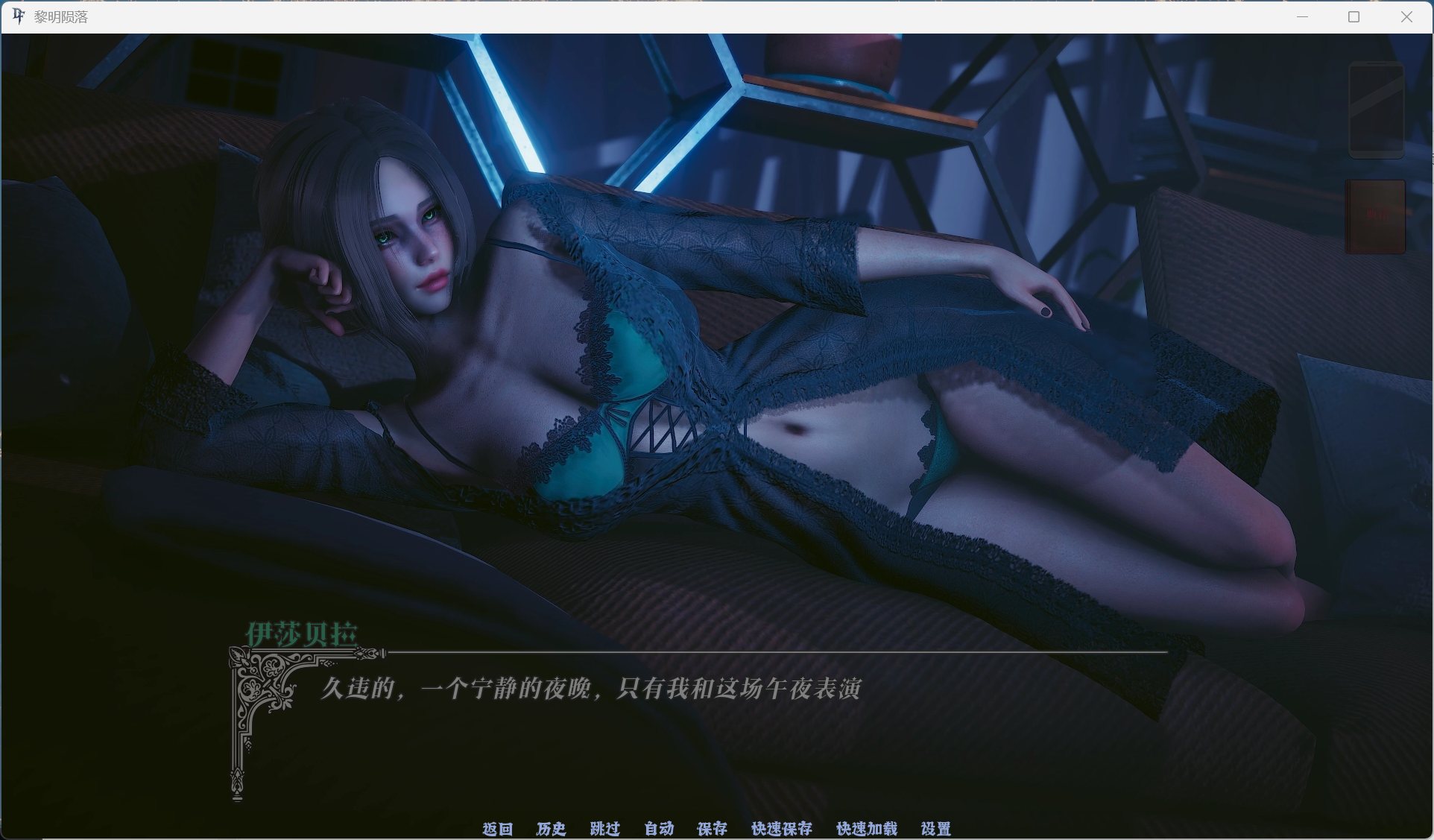Click 保存 to save the game
Screen dimensions: 1434x840
pos(711,829)
